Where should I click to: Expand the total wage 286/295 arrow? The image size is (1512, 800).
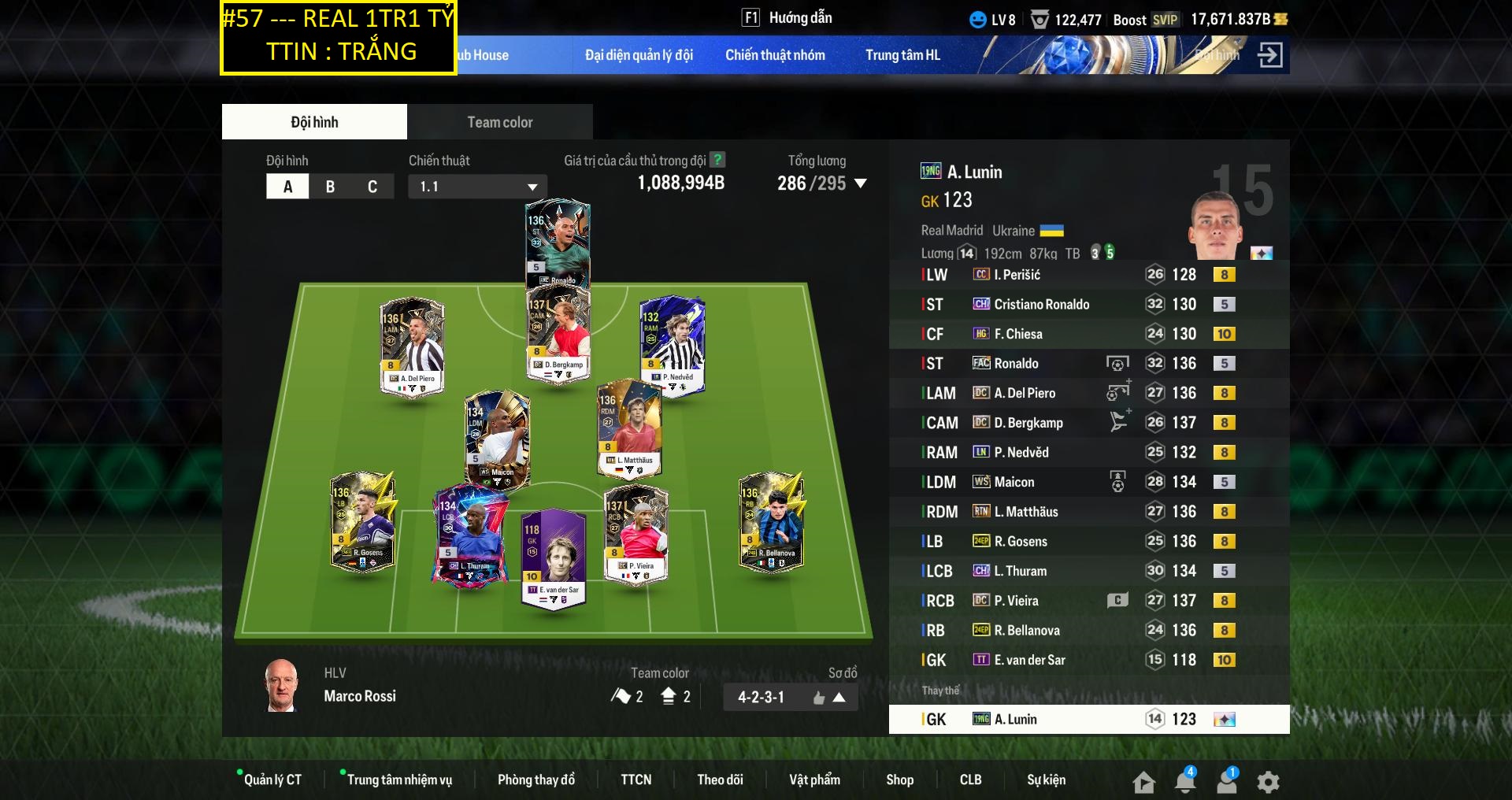click(861, 183)
